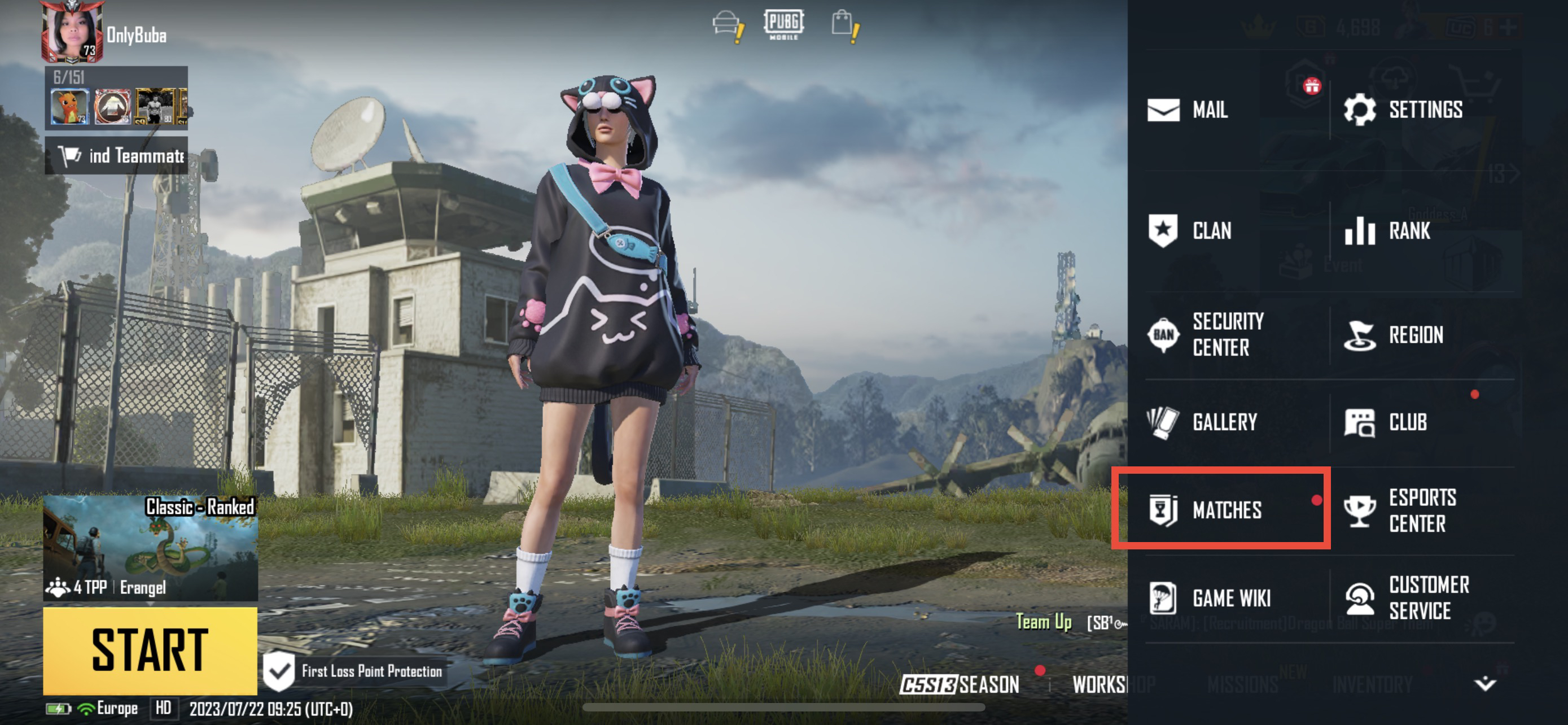Viewport: 1568px width, 725px height.
Task: Open OnlyBuba's player profile avatar
Action: pos(71,32)
